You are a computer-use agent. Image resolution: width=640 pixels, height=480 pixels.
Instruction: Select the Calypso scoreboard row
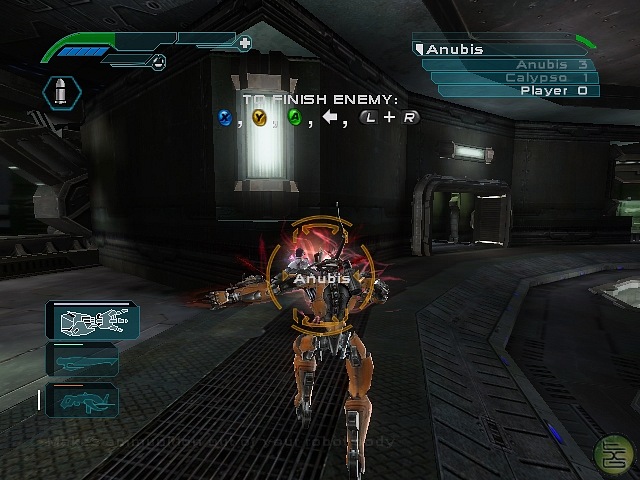click(514, 77)
